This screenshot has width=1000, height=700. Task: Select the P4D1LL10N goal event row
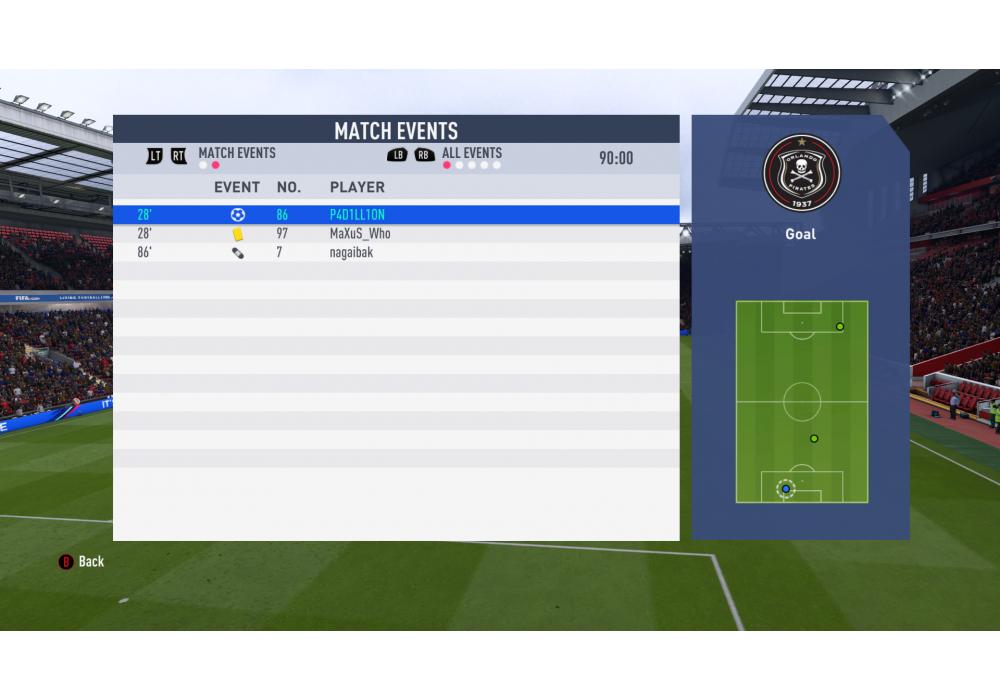(x=395, y=215)
